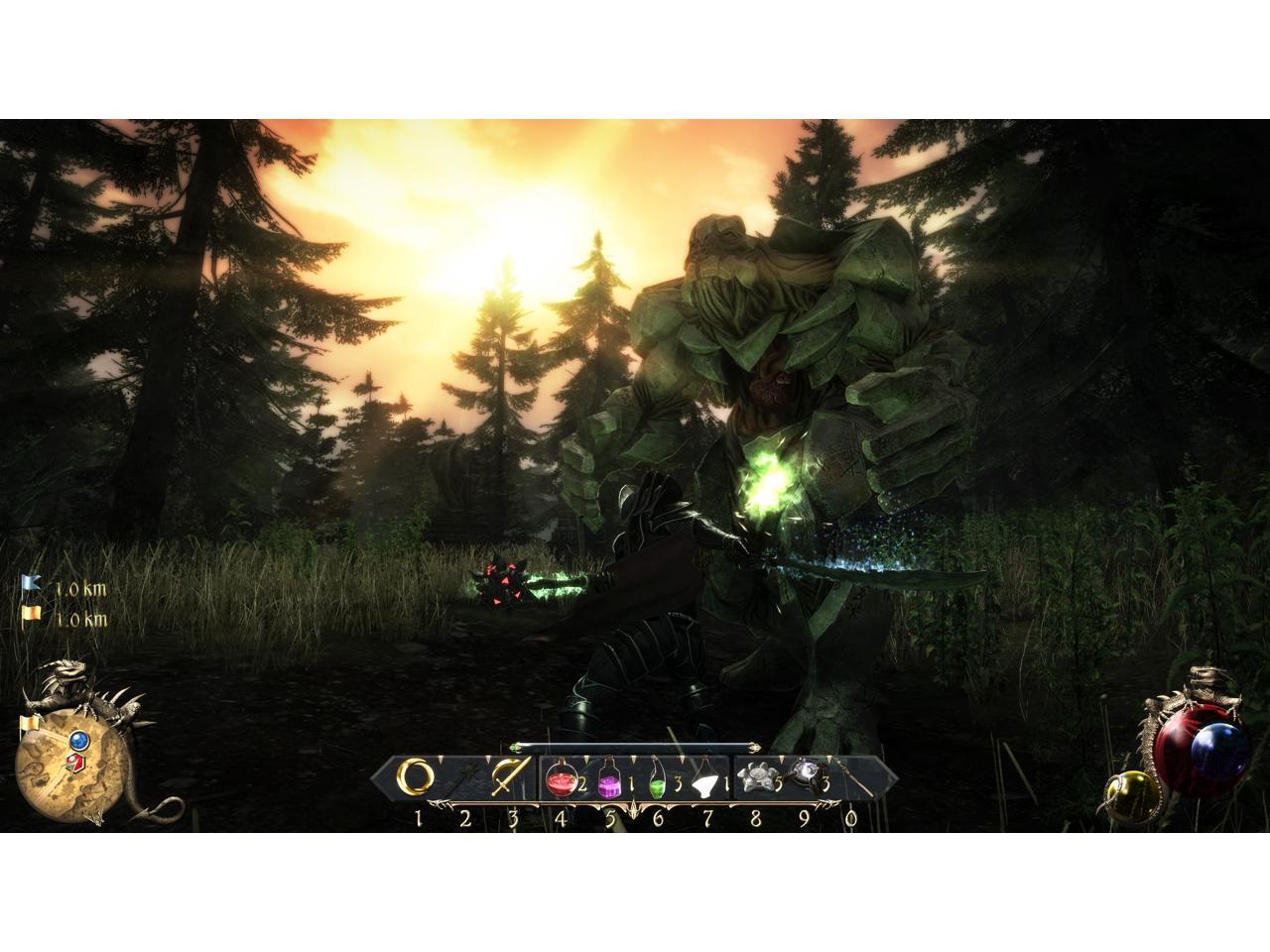This screenshot has height=952, width=1270.
Task: Click the blue gem marker on minimap
Action: click(x=77, y=740)
